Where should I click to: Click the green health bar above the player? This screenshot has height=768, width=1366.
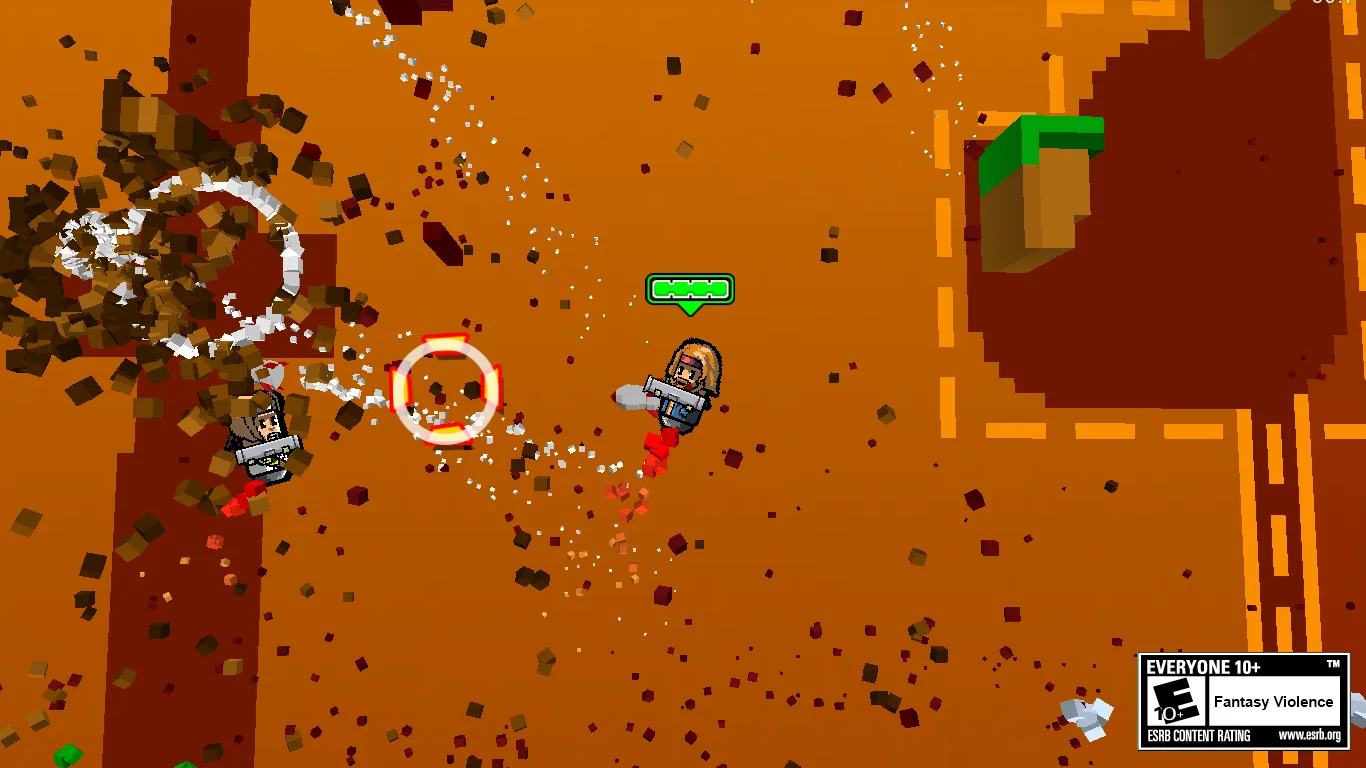pyautogui.click(x=690, y=289)
